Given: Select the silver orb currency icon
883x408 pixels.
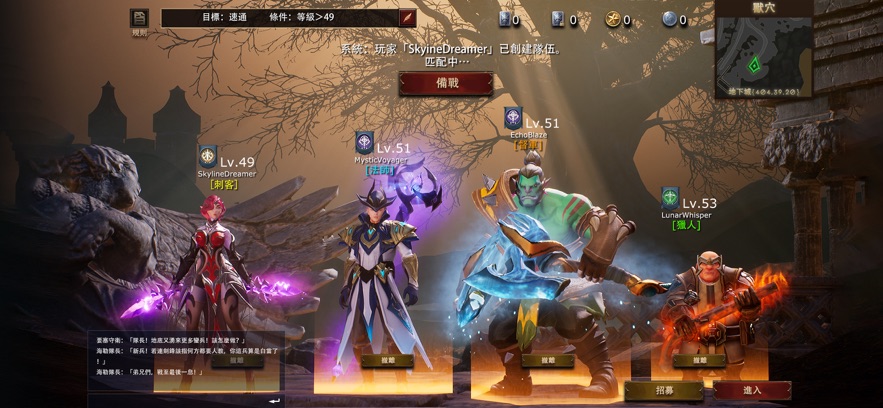Looking at the screenshot, I should pos(669,19).
